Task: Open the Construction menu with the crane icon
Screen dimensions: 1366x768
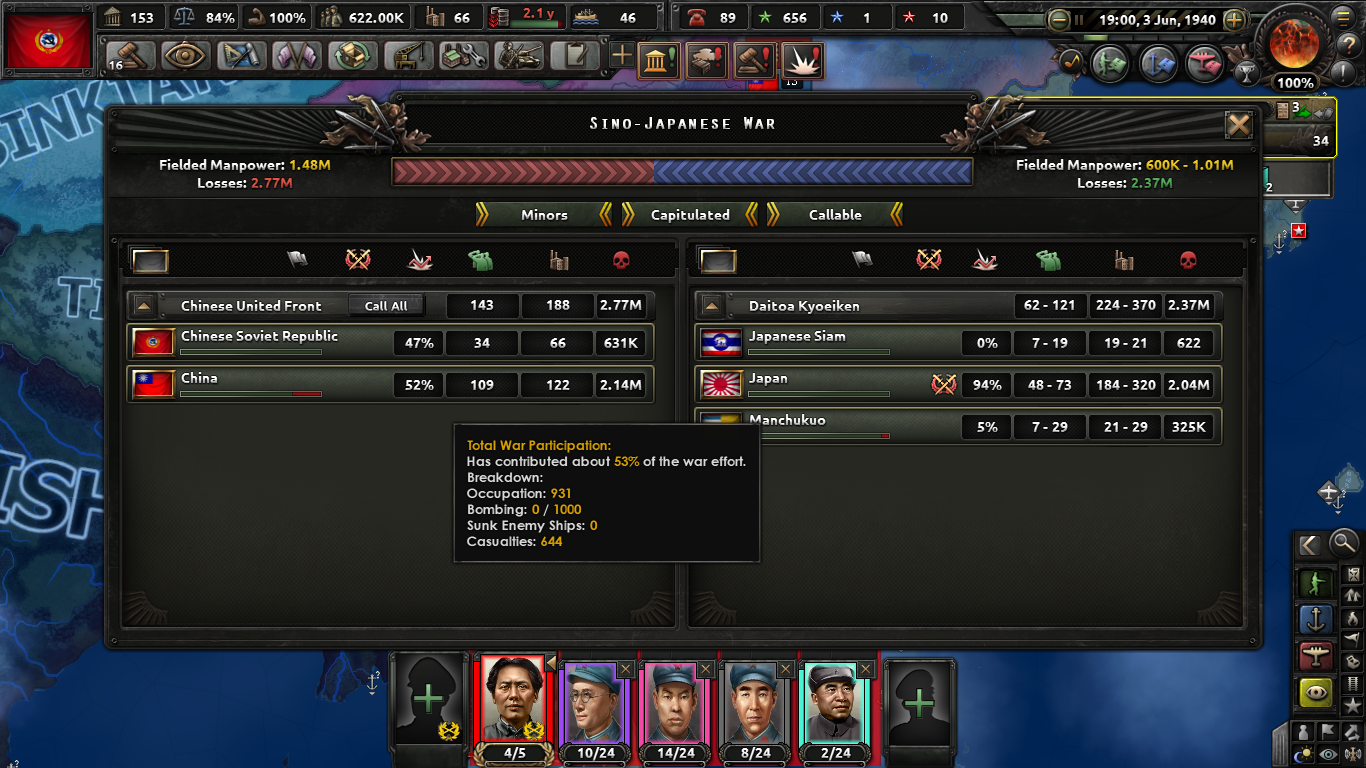Action: pos(409,56)
